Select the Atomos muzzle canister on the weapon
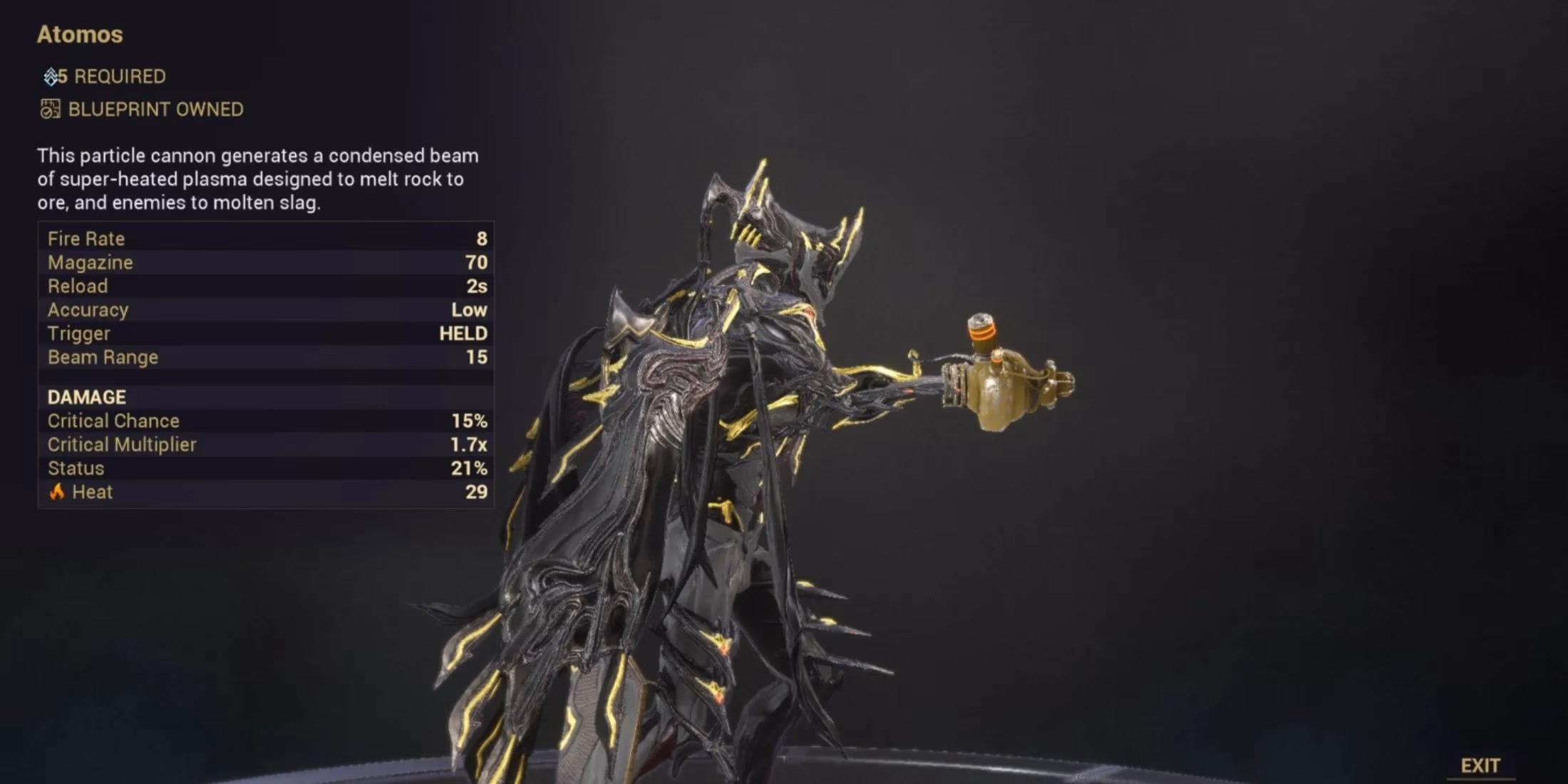This screenshot has width=1568, height=784. [982, 328]
